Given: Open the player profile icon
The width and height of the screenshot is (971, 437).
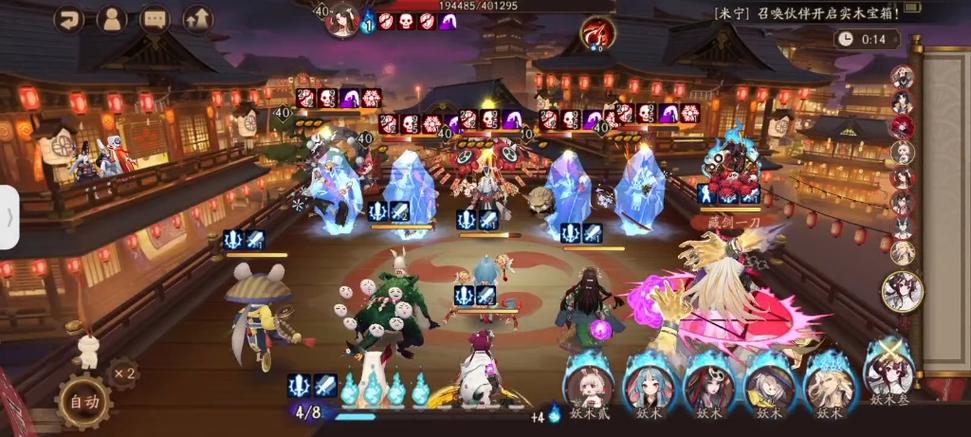Looking at the screenshot, I should click(x=112, y=18).
